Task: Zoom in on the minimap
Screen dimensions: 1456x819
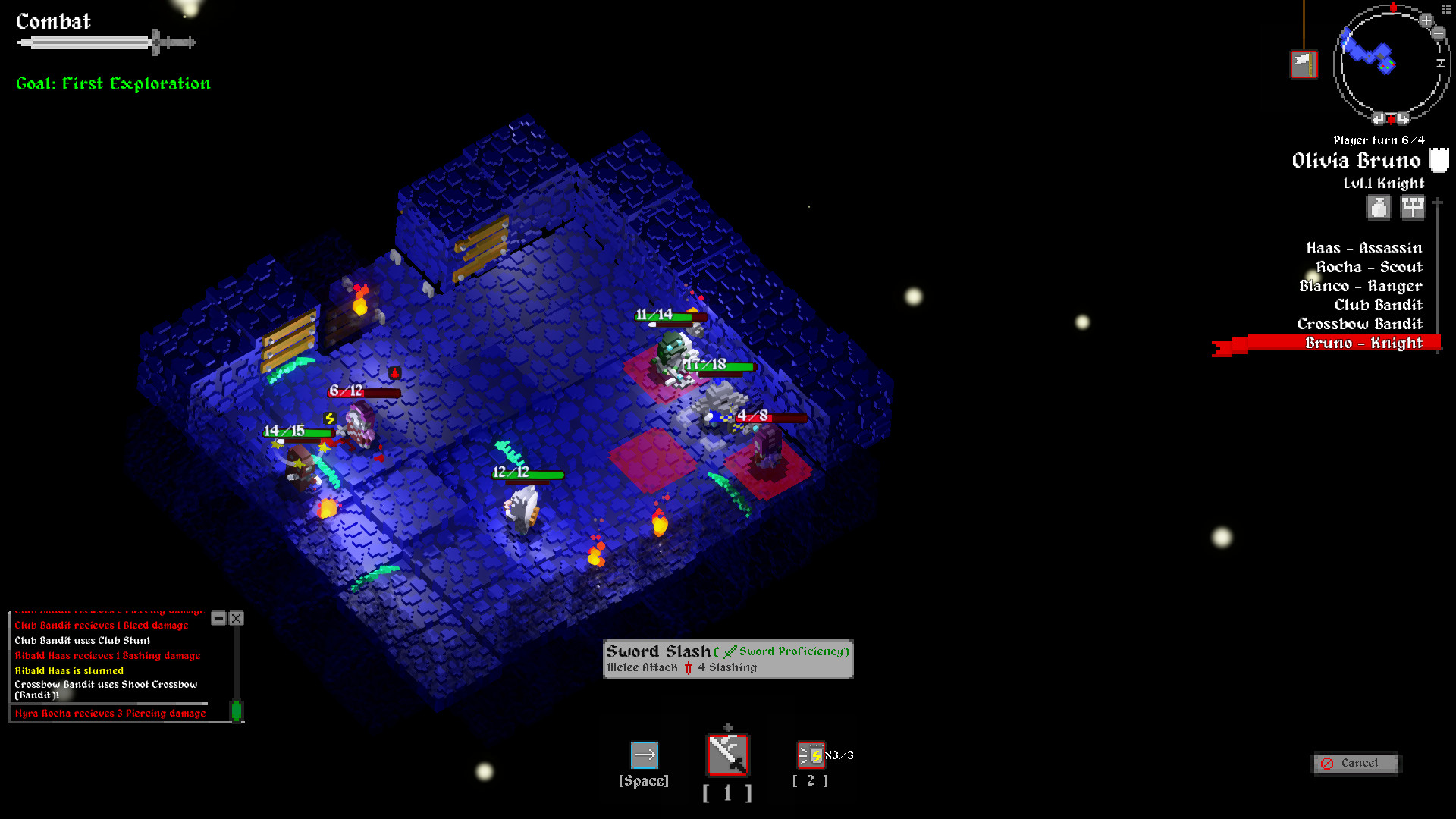Action: 1426,20
